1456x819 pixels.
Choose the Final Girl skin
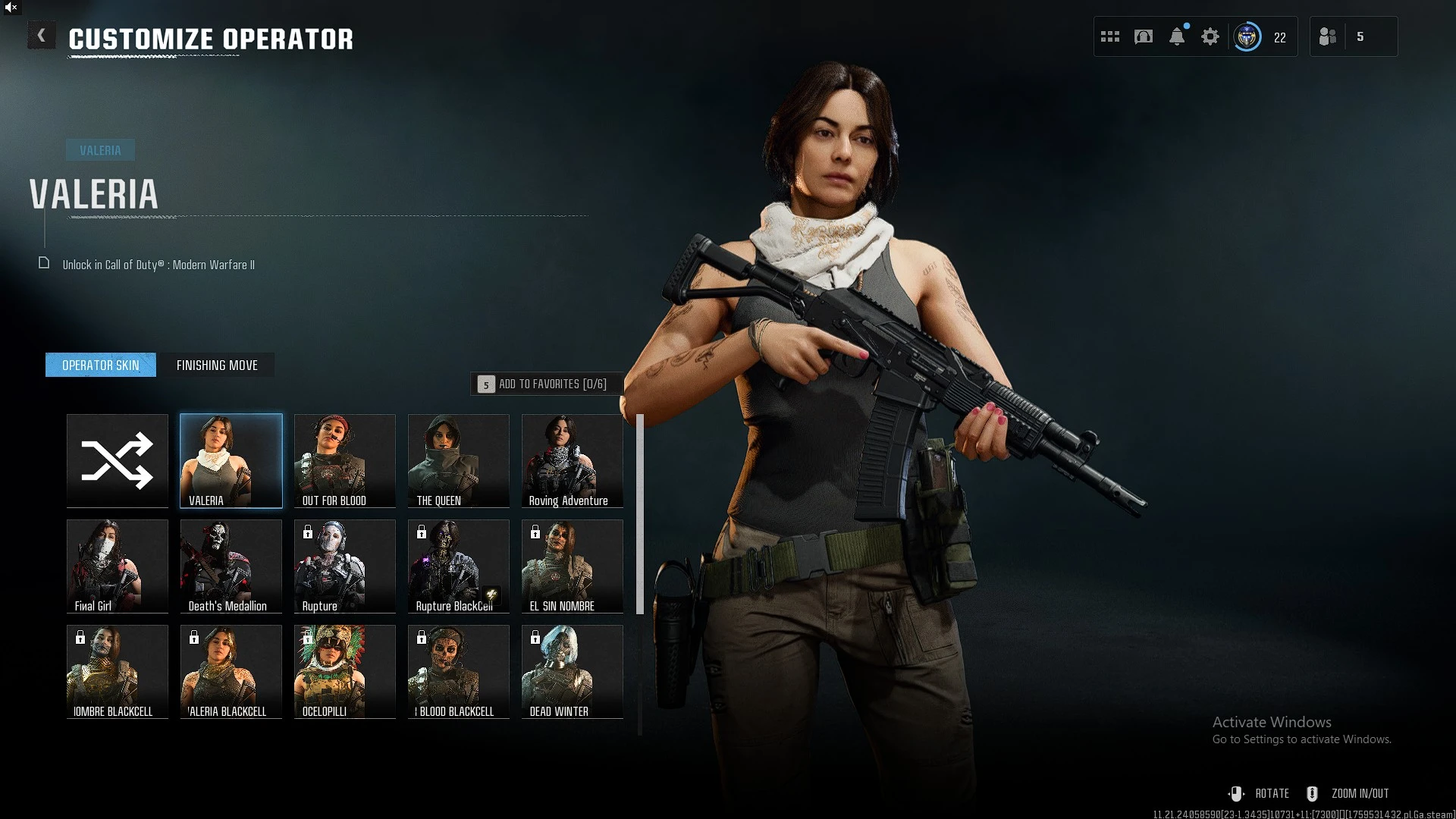click(x=118, y=566)
